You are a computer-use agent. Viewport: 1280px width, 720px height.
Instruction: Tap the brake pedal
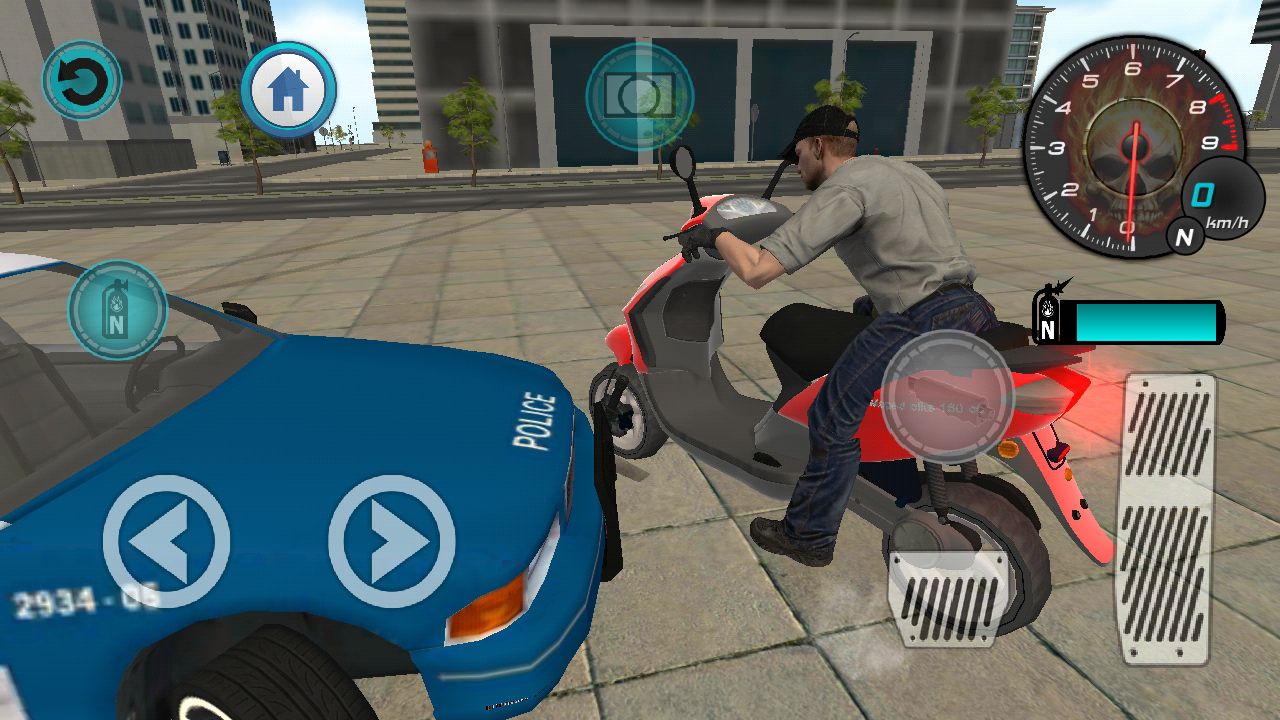coord(947,598)
